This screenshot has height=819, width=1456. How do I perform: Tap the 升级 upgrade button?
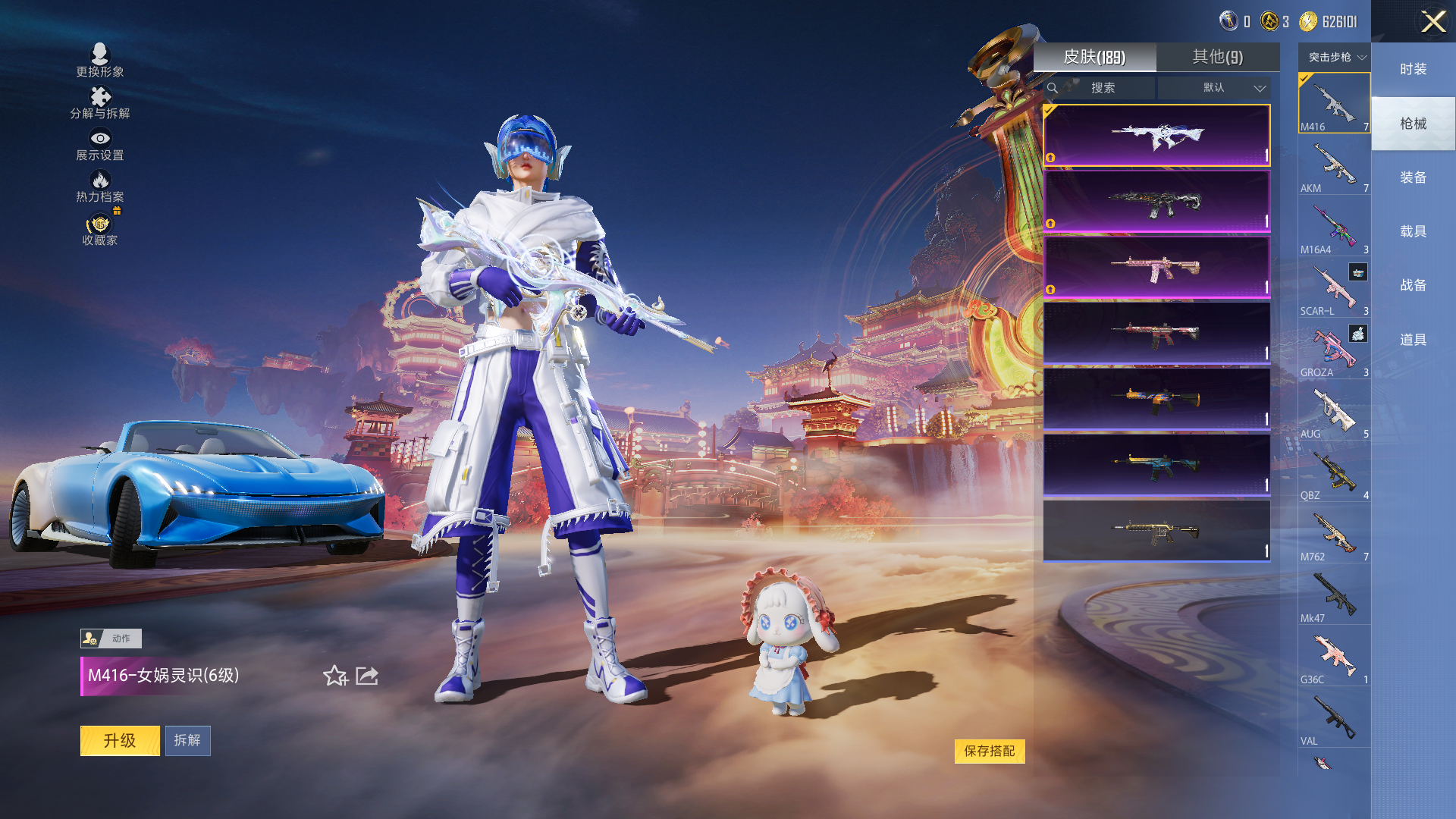coord(120,740)
